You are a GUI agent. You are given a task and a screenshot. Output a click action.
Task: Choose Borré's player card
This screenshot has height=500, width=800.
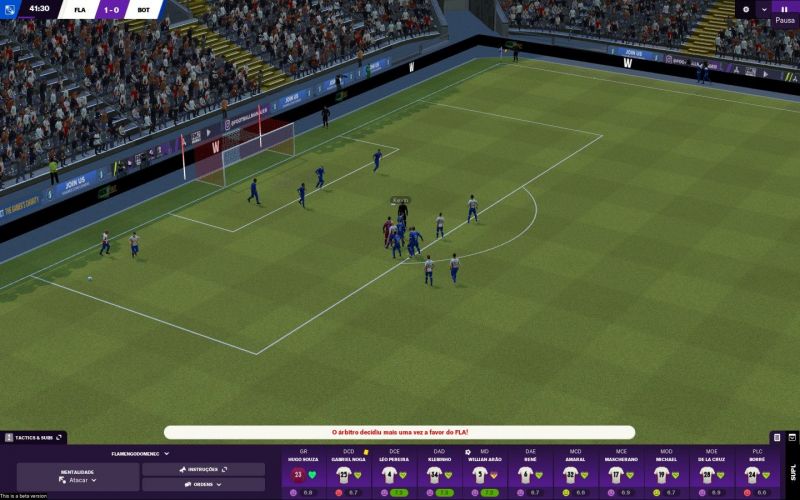click(757, 473)
